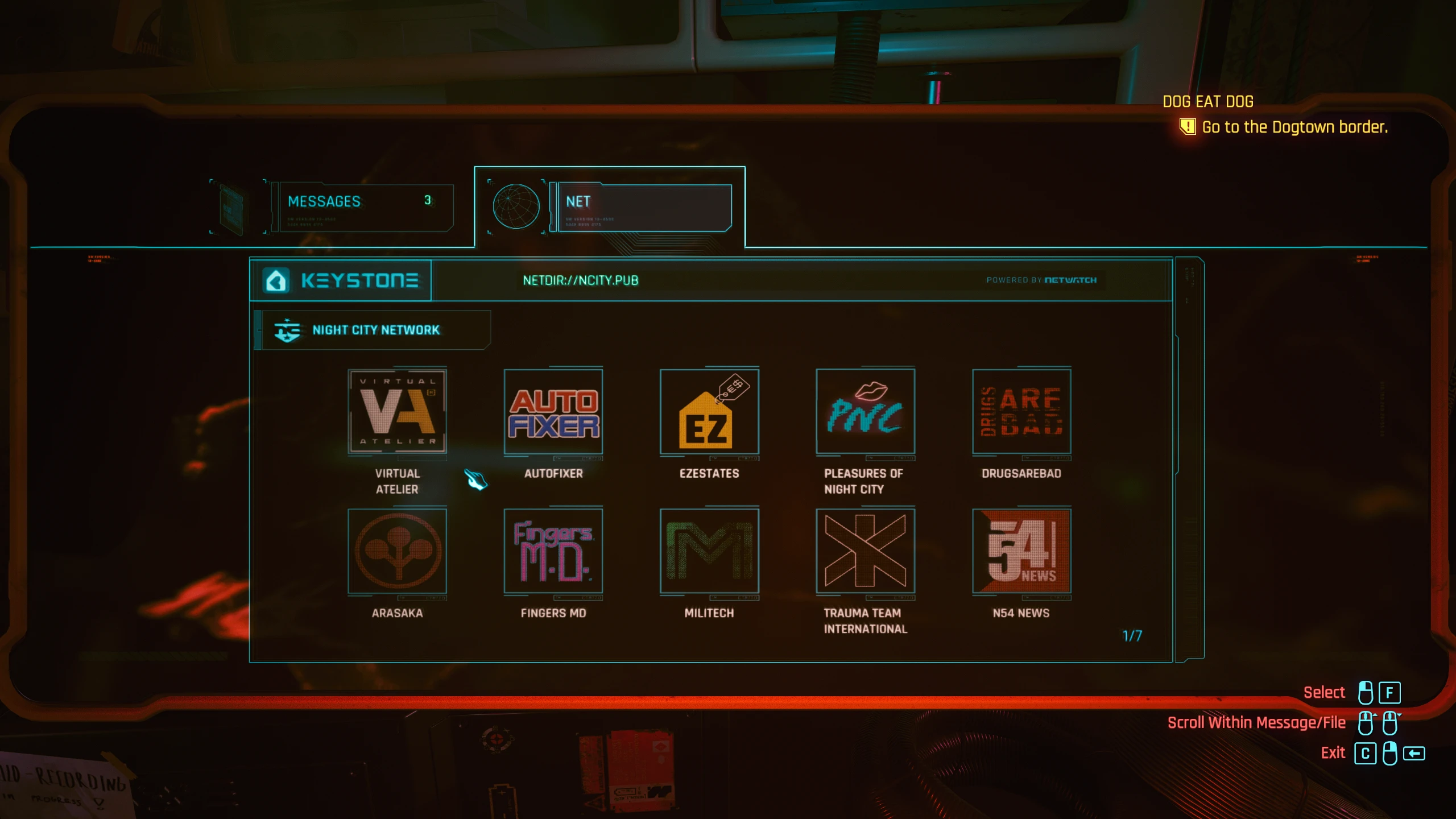The width and height of the screenshot is (1456, 819).
Task: Open the Arasaka website tile
Action: click(397, 551)
